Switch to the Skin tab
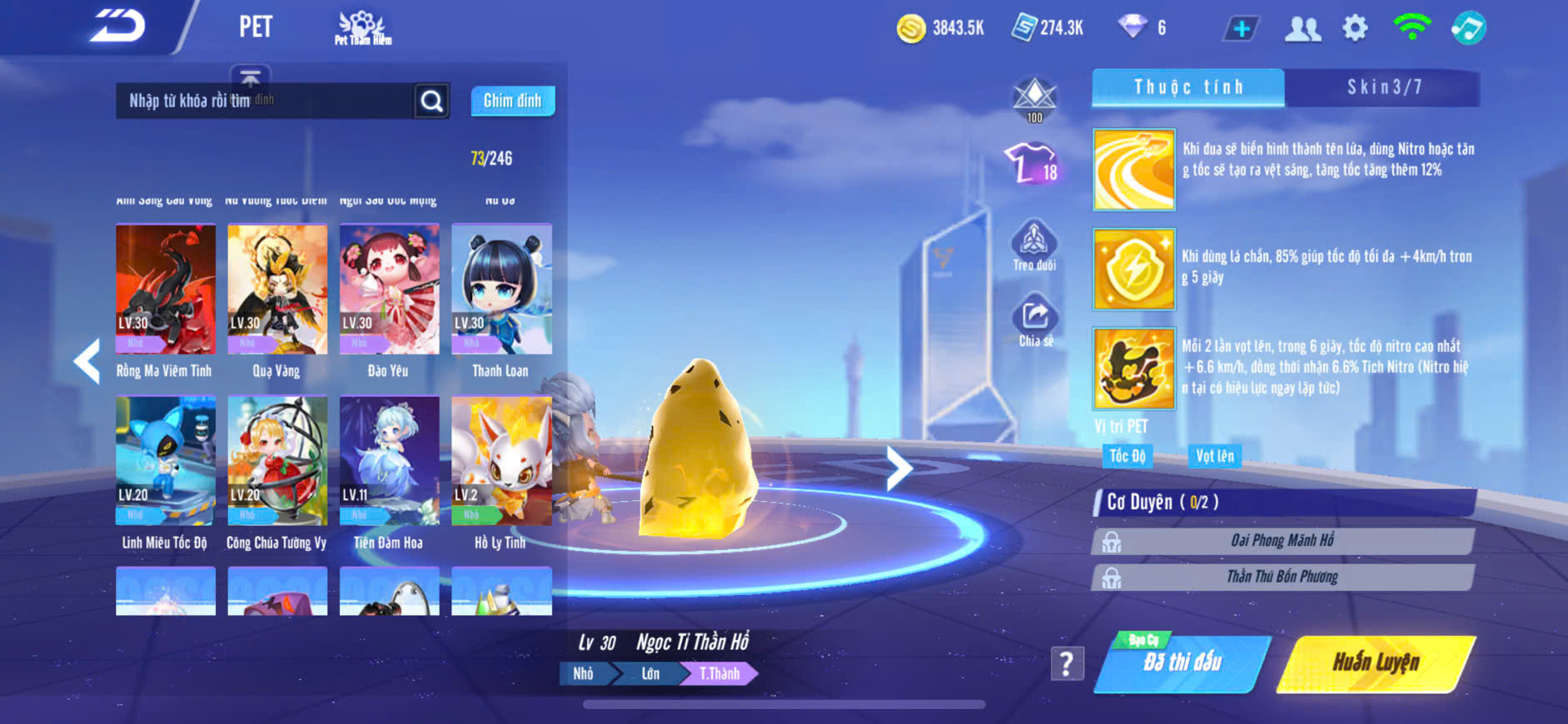Viewport: 1568px width, 724px height. tap(1383, 87)
